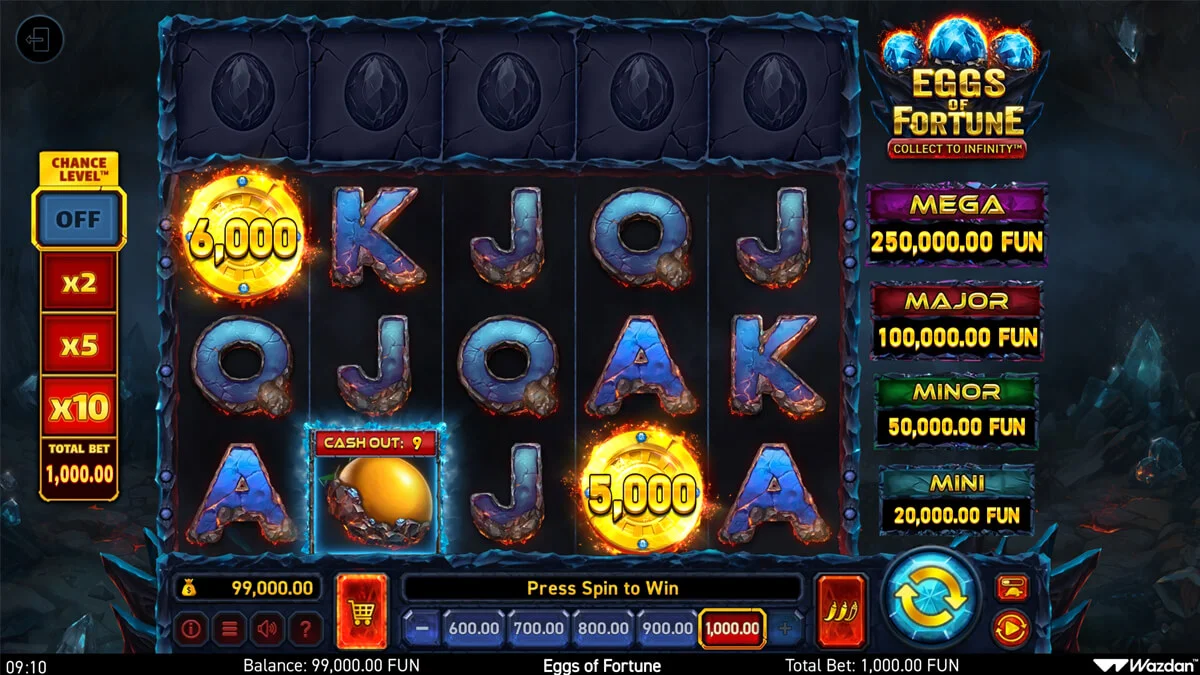Viewport: 1200px width, 675px height.
Task: Toggle the sound speaker icon
Action: click(x=266, y=629)
